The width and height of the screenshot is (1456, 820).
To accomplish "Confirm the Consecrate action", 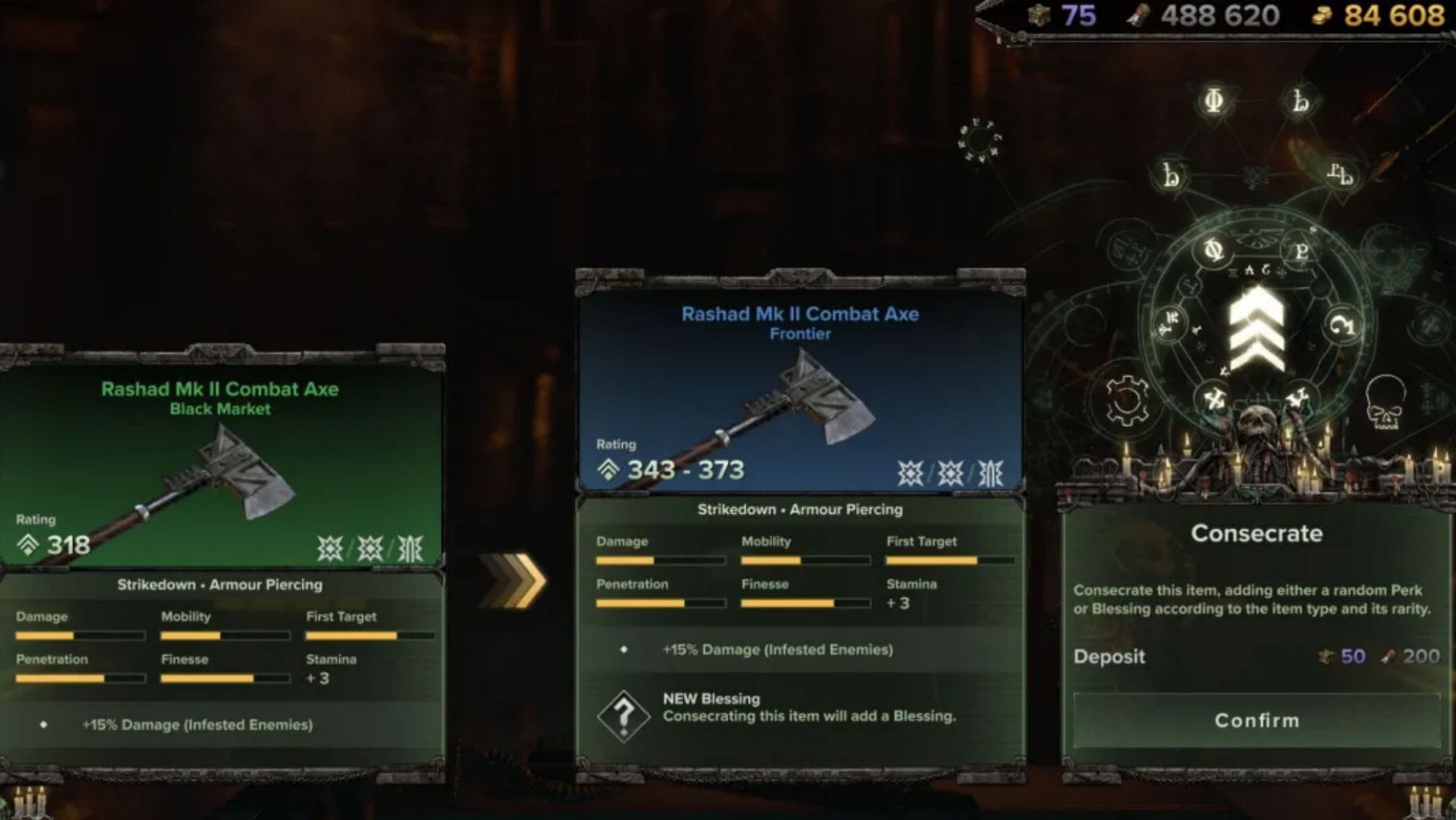I will pyautogui.click(x=1257, y=720).
